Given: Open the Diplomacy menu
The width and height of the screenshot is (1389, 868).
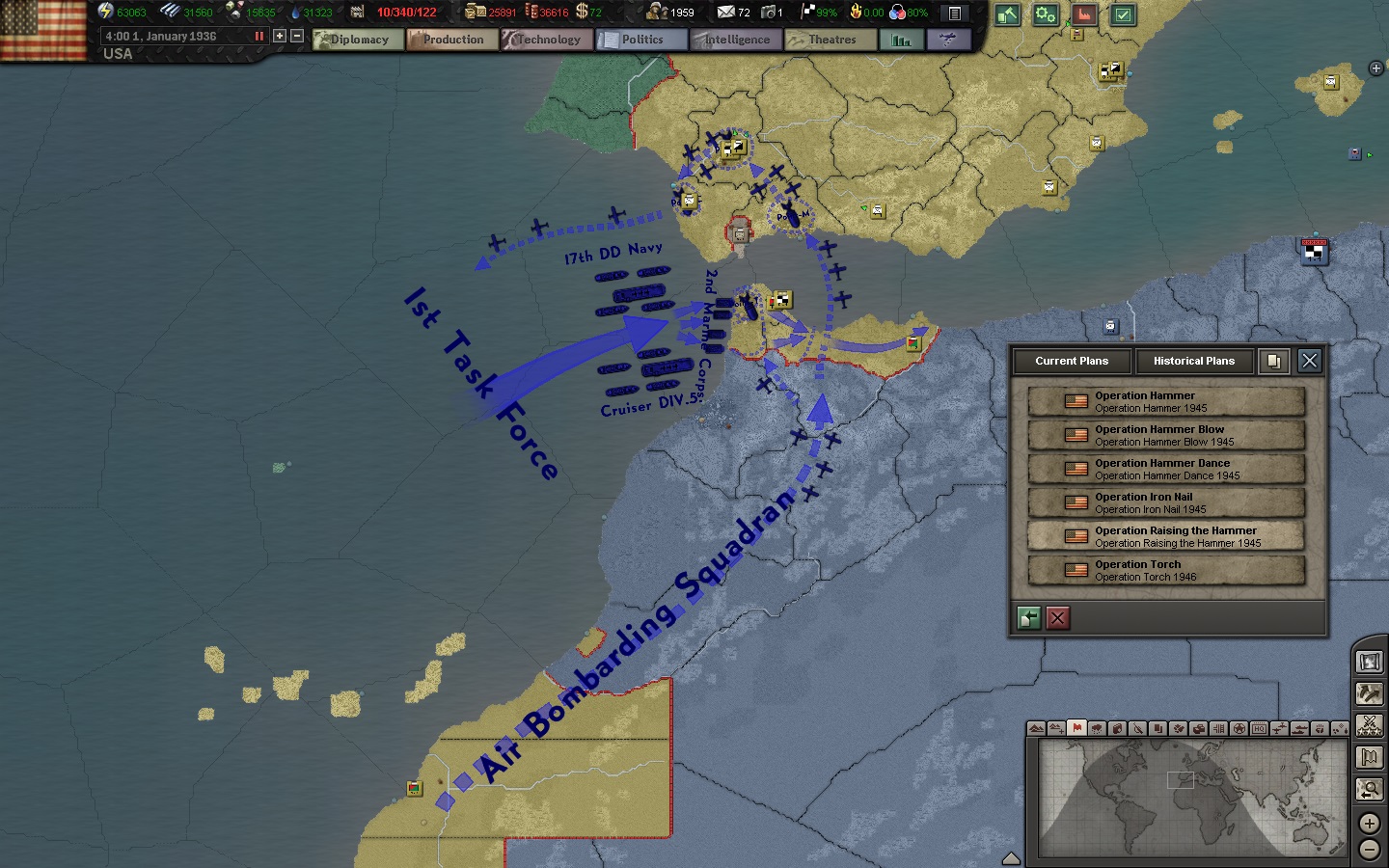Looking at the screenshot, I should [x=357, y=40].
